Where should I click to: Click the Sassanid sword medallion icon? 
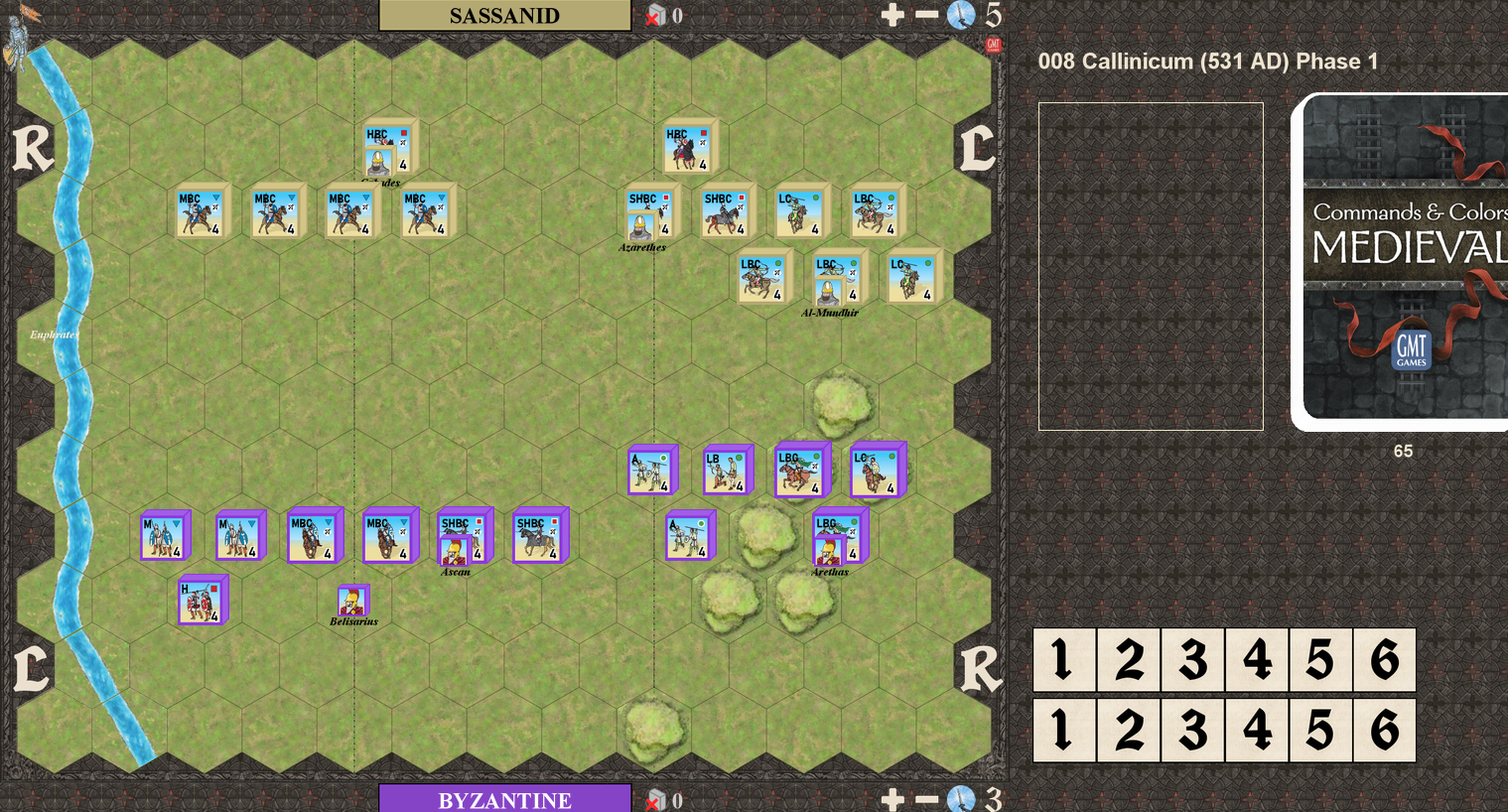(x=961, y=15)
